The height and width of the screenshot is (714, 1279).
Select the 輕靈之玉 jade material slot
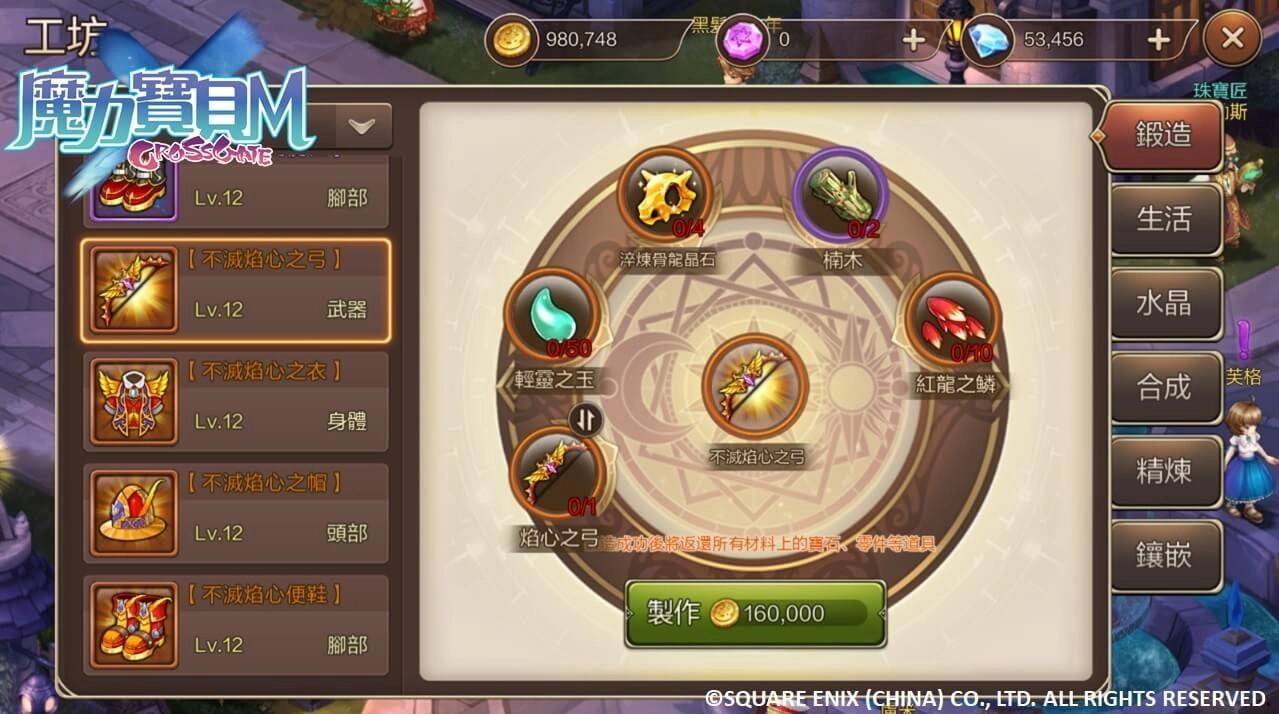(552, 316)
